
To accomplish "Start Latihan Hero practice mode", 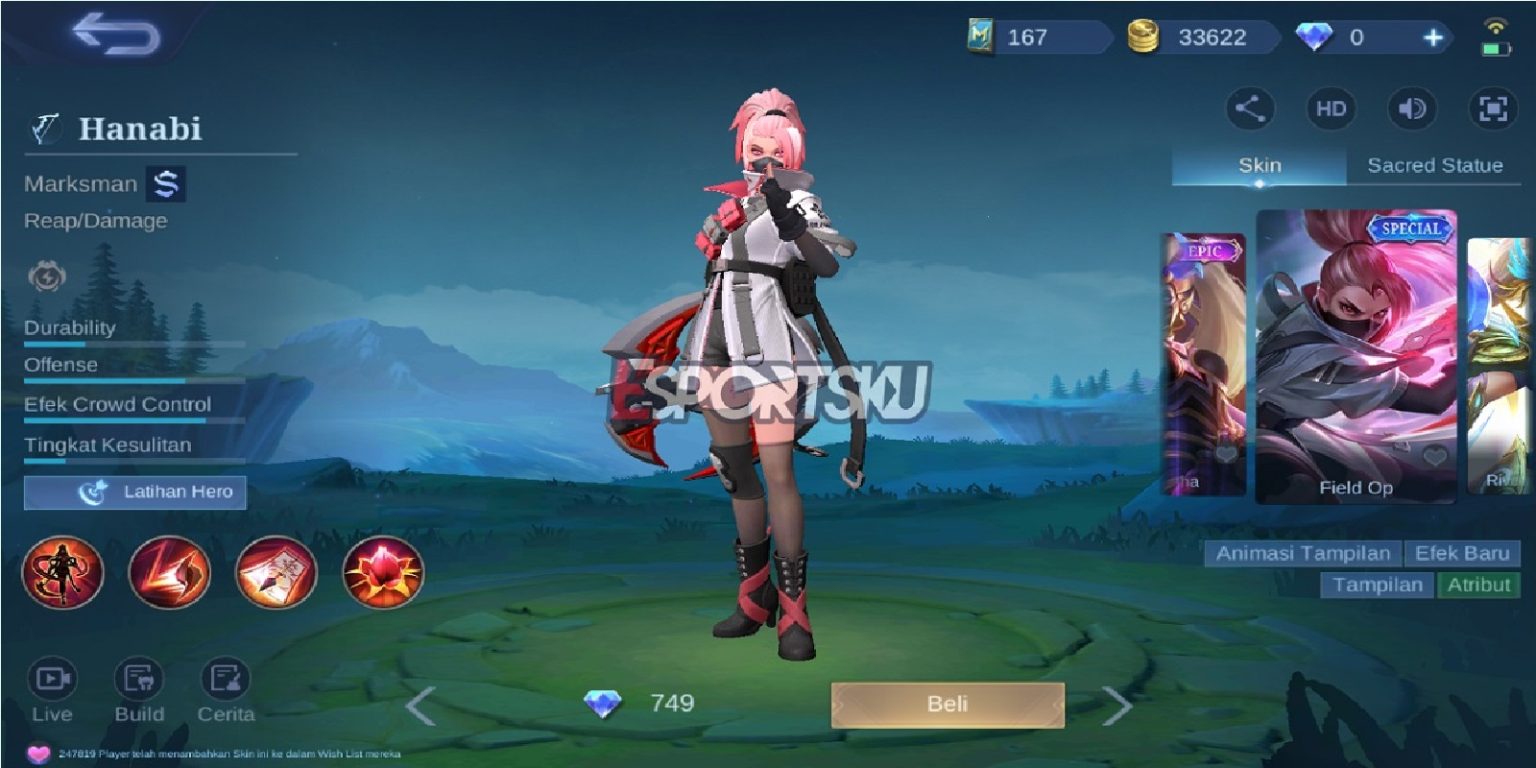I will 134,492.
